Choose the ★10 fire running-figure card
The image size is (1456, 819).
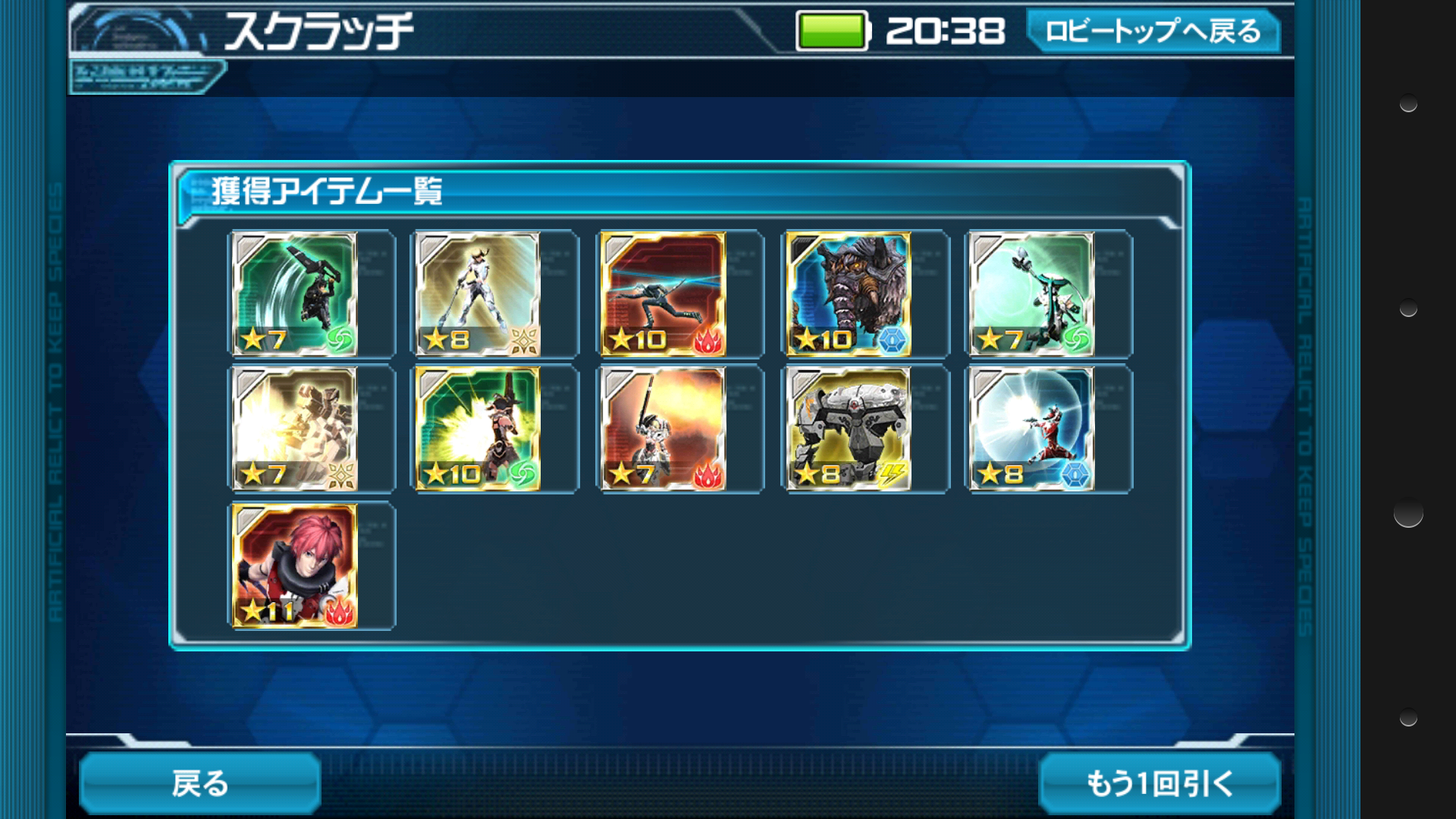click(x=663, y=294)
